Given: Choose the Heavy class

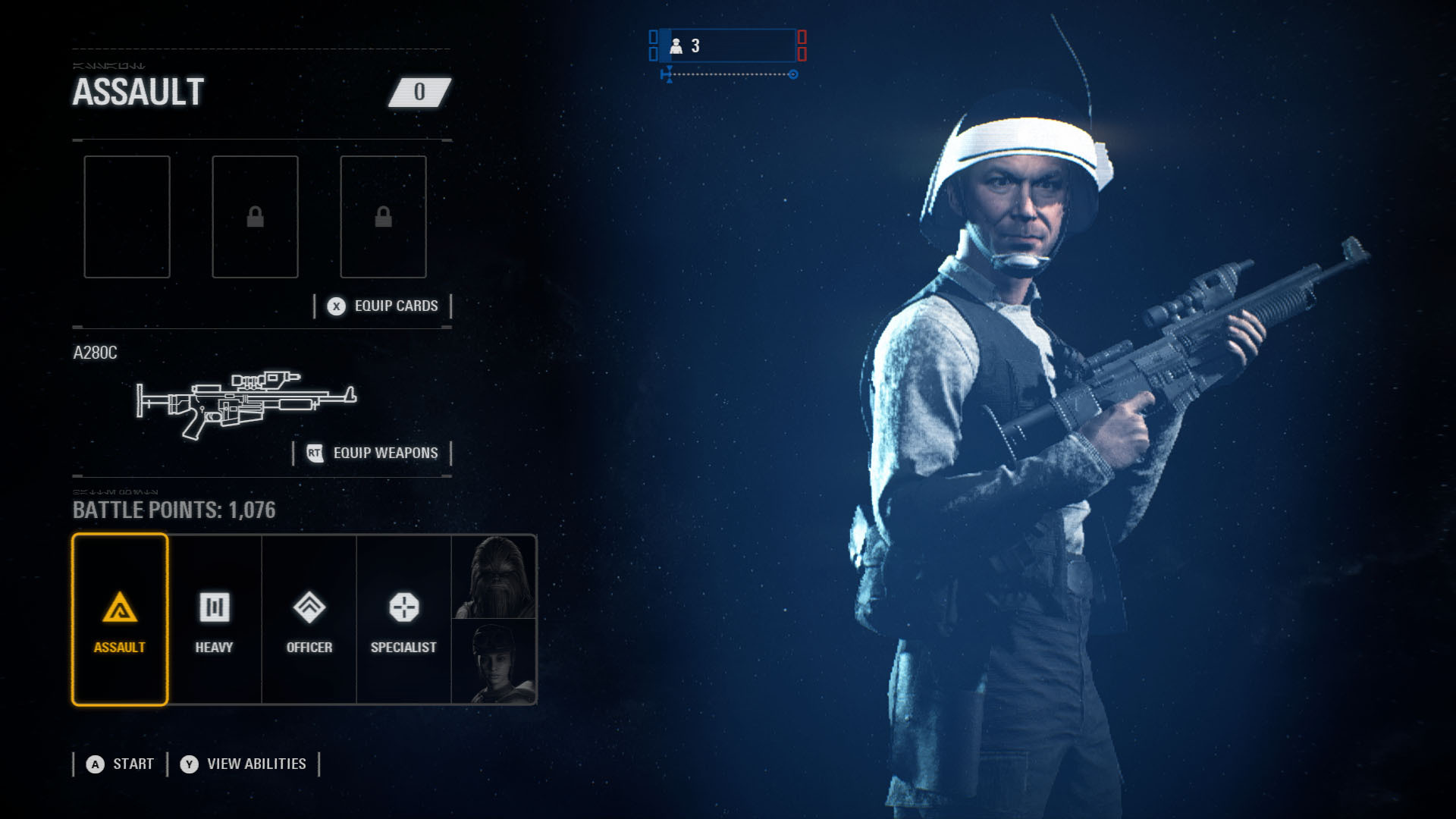Looking at the screenshot, I should point(215,620).
